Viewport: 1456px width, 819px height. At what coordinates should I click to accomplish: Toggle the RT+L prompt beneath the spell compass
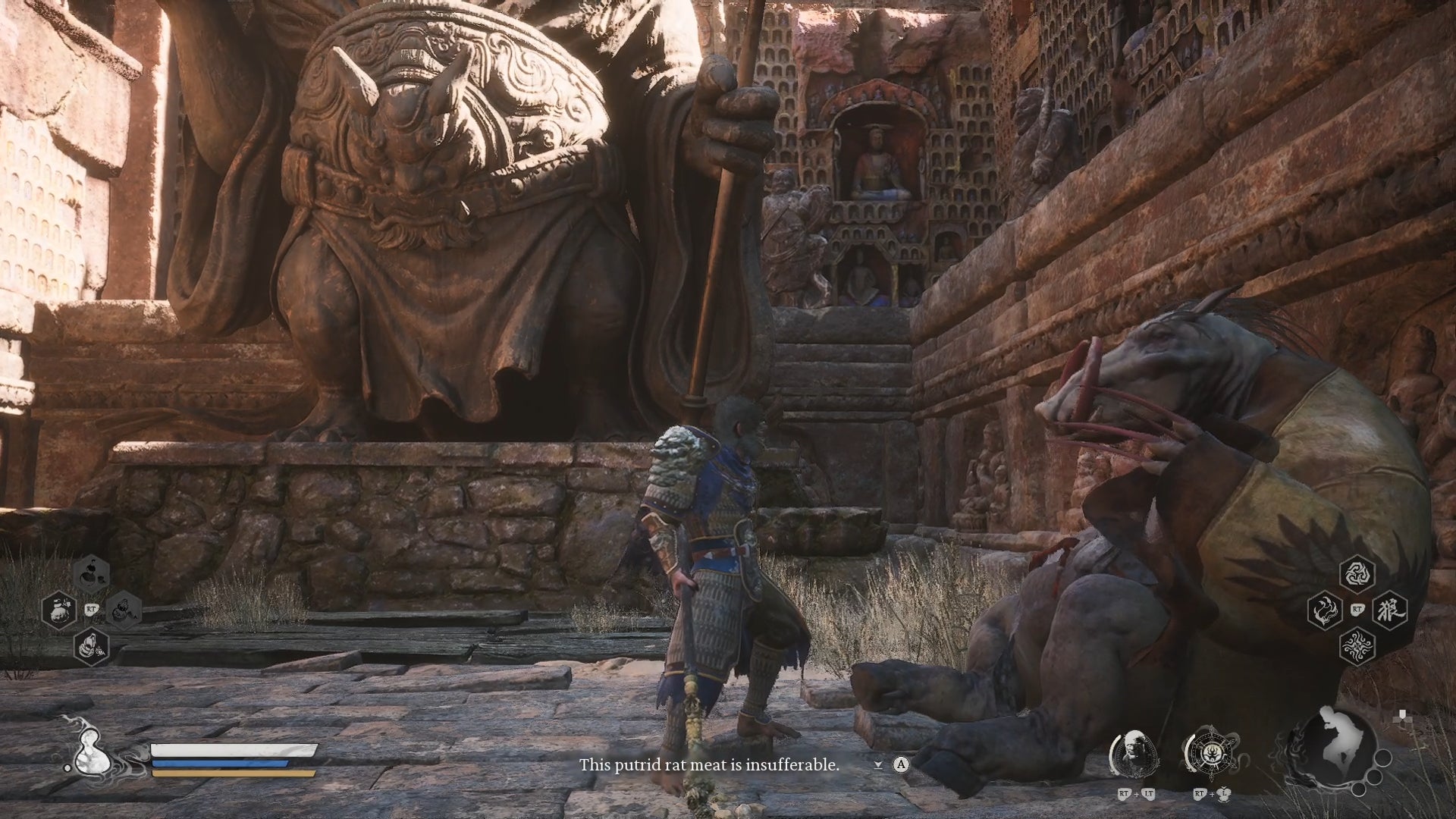[1211, 794]
